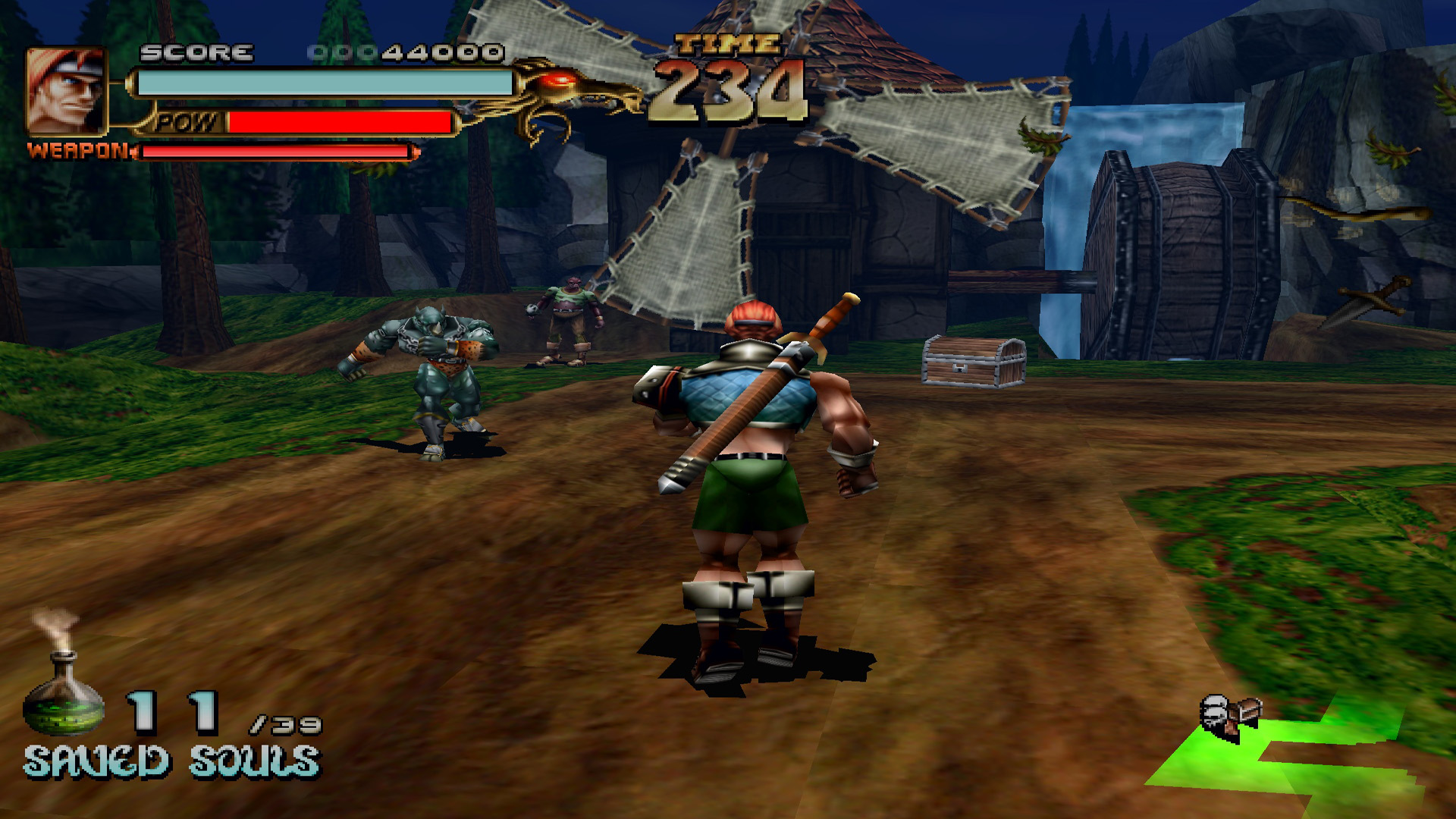Select the skull chest marker on minimap
The height and width of the screenshot is (819, 1456).
click(x=1228, y=716)
